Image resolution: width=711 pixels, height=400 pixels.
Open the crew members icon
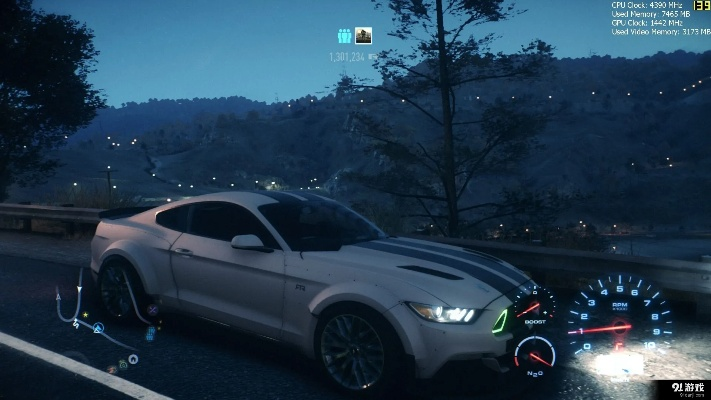pos(344,36)
